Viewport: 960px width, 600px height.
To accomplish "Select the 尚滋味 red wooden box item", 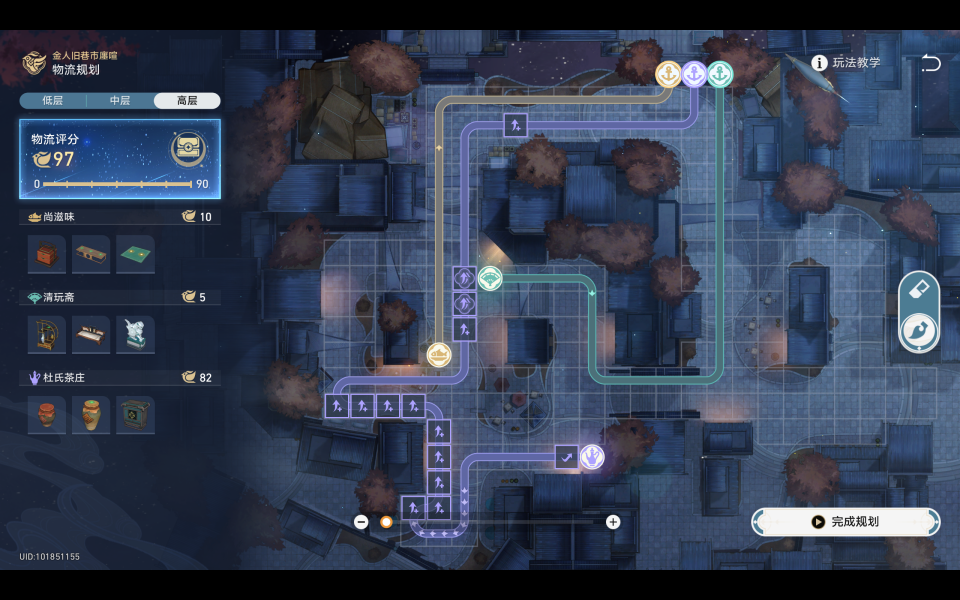I will [x=47, y=254].
